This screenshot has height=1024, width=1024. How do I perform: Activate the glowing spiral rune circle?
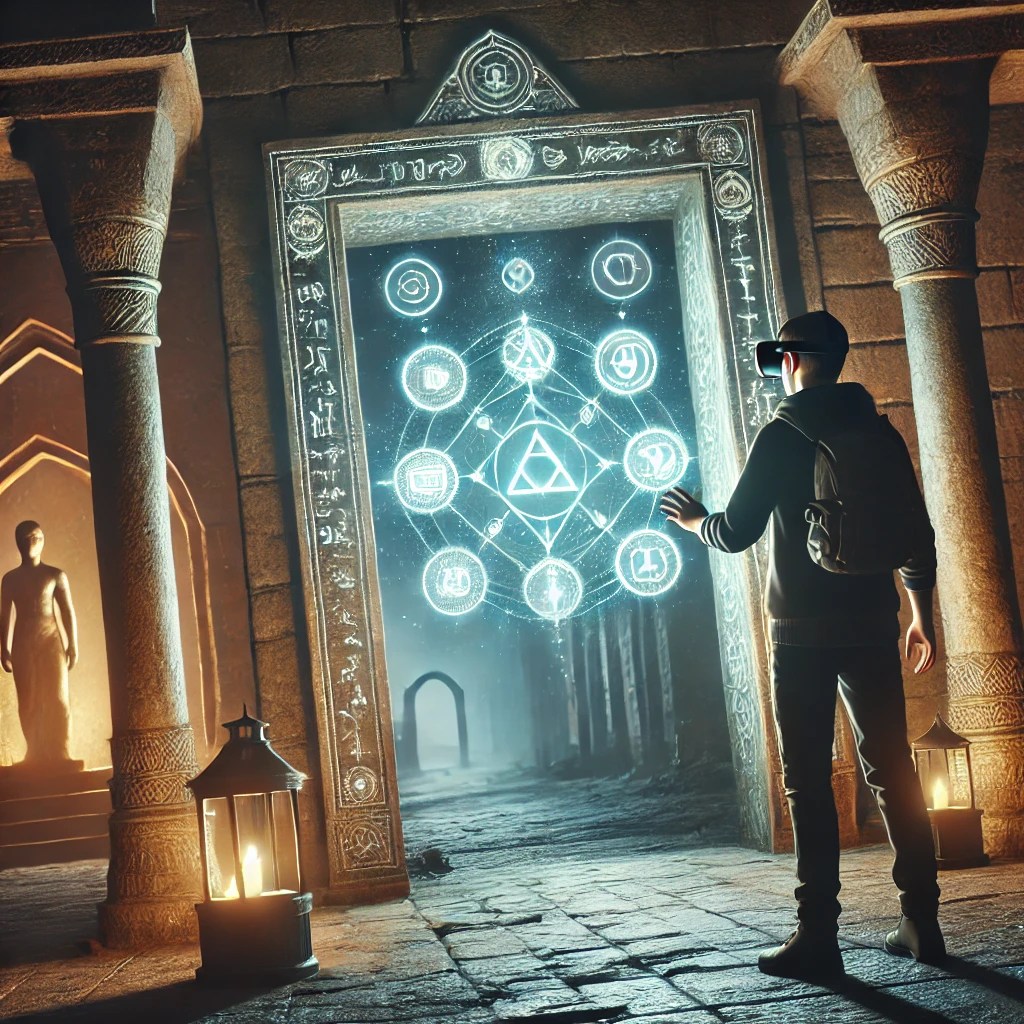[x=413, y=287]
